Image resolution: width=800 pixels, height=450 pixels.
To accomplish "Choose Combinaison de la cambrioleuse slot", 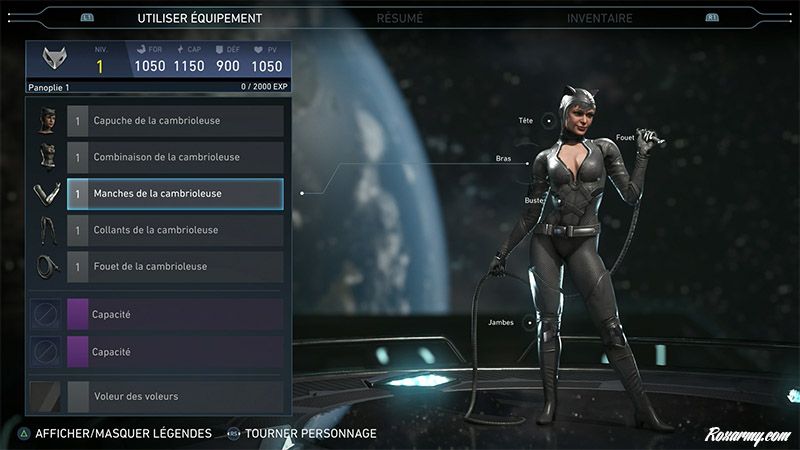I will [175, 157].
